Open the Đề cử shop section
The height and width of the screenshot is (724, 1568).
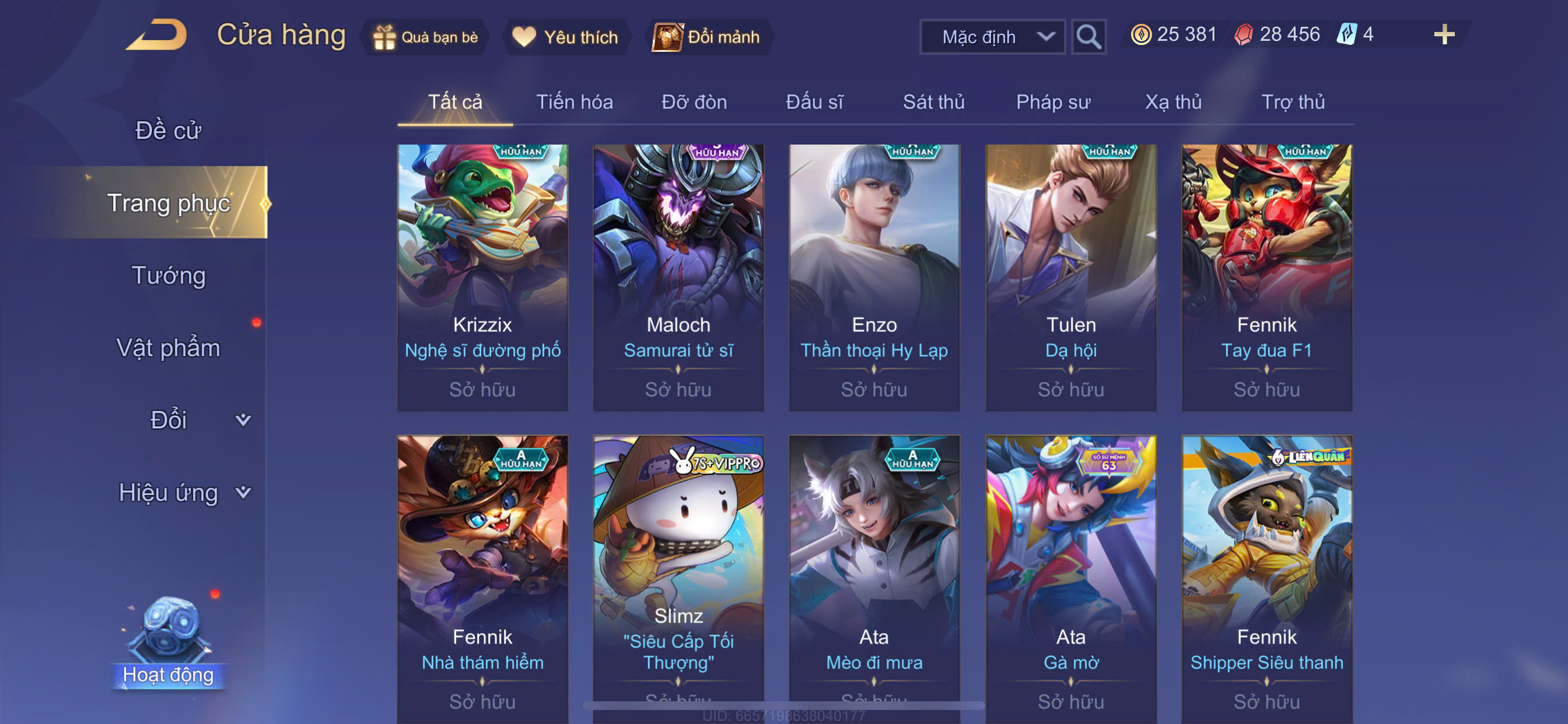click(168, 130)
